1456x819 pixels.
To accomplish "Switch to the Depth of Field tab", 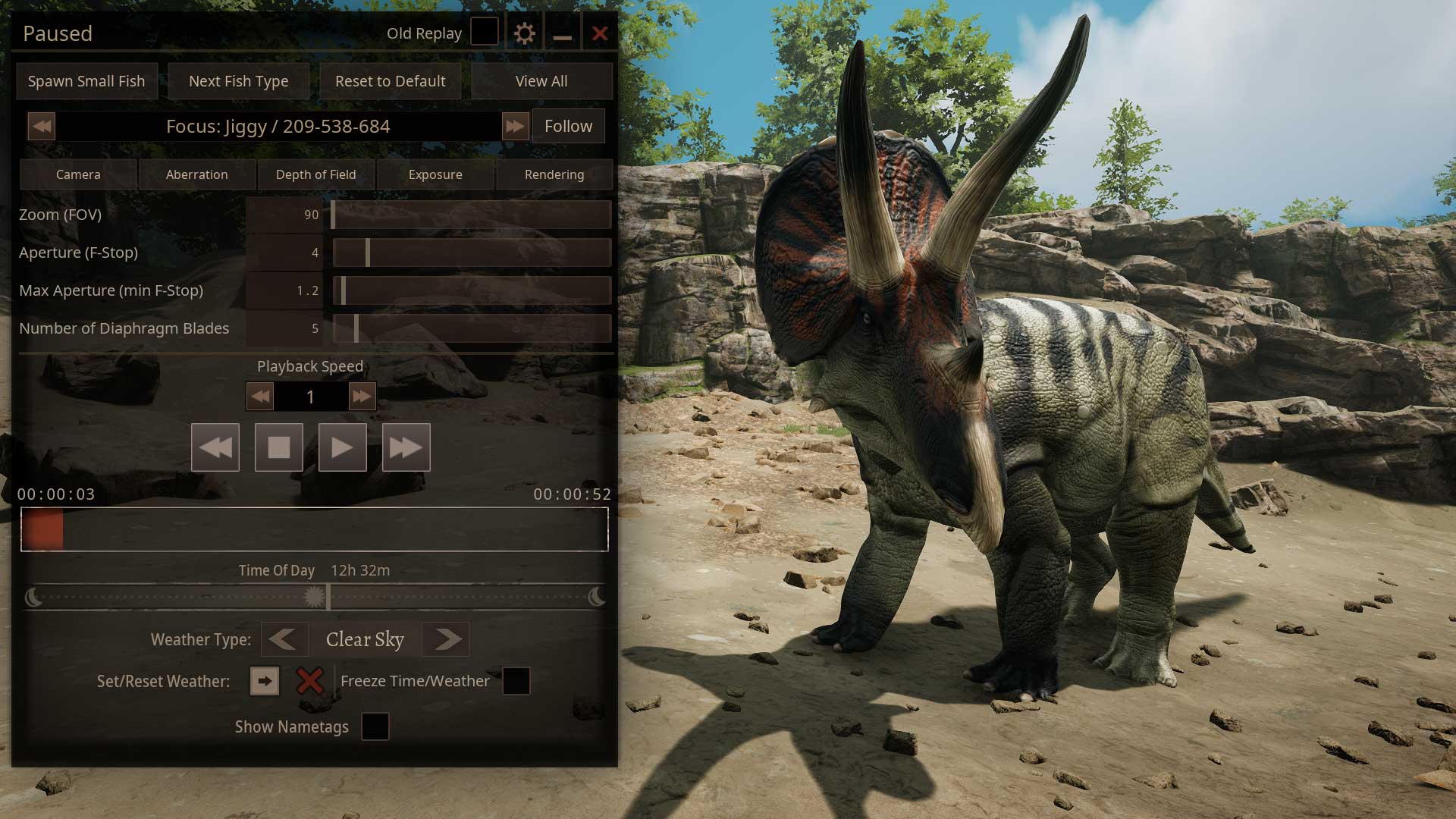I will click(x=315, y=174).
